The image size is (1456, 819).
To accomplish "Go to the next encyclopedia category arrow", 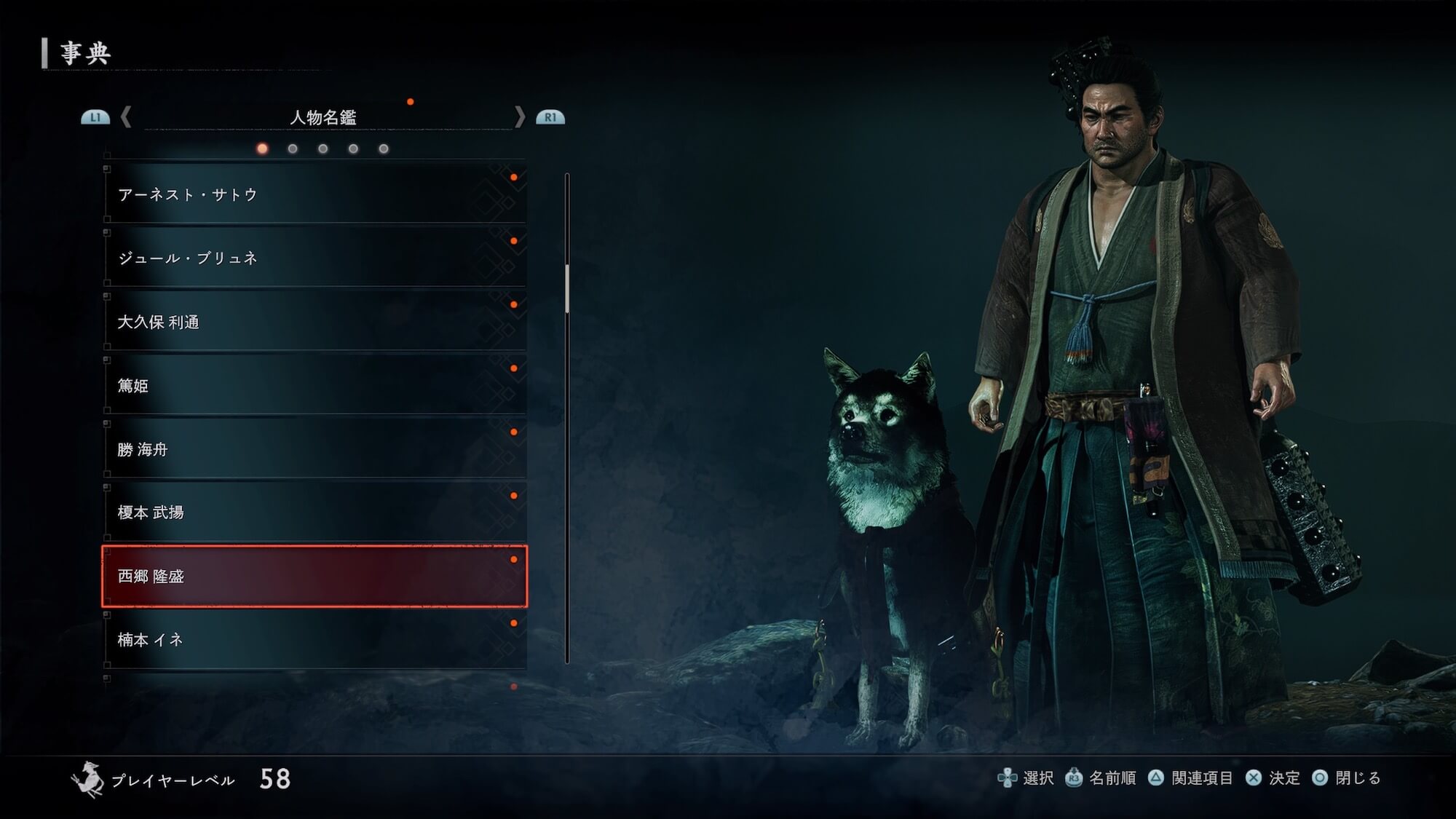I will [519, 117].
